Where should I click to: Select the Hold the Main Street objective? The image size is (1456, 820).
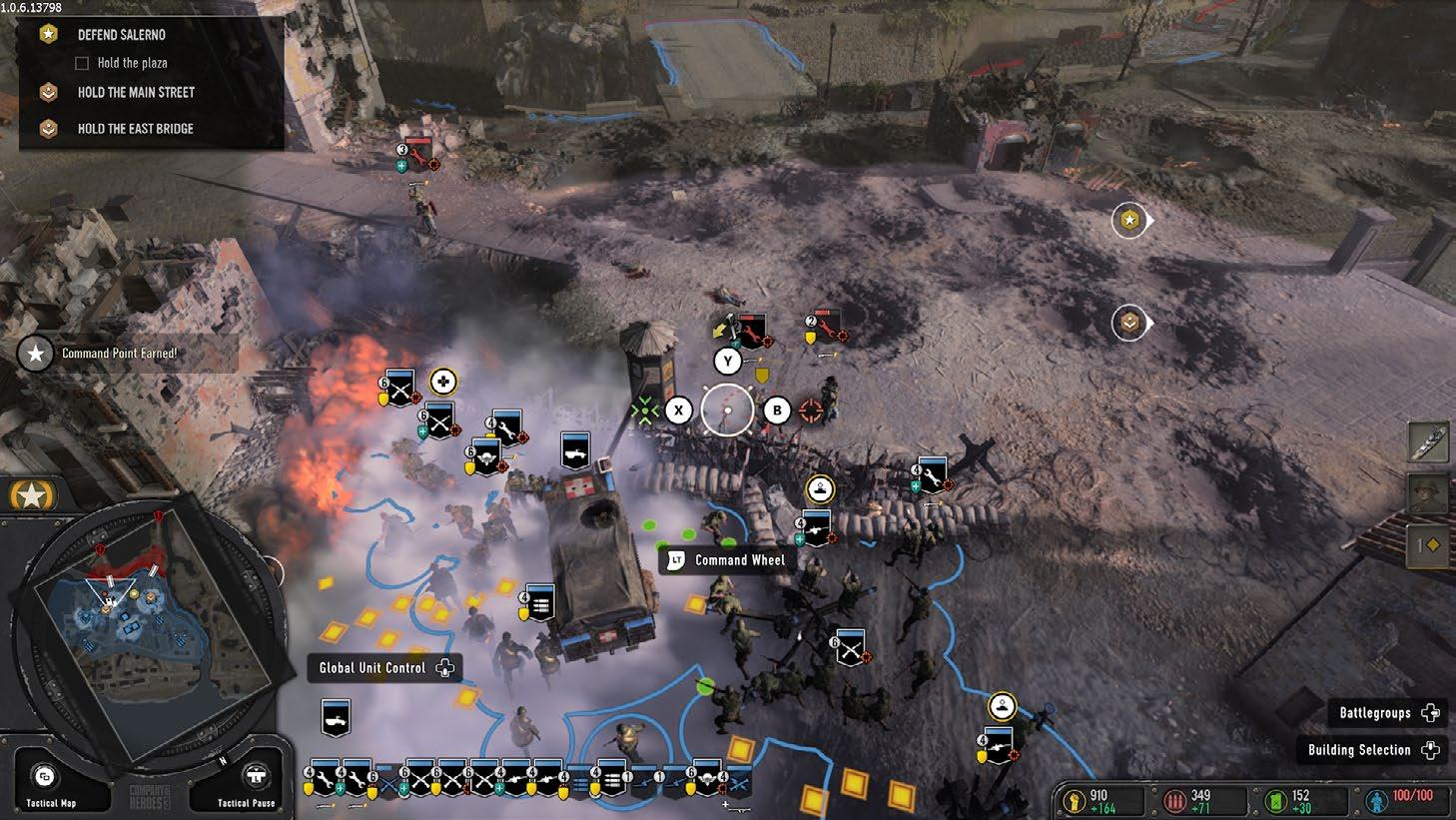coord(135,92)
